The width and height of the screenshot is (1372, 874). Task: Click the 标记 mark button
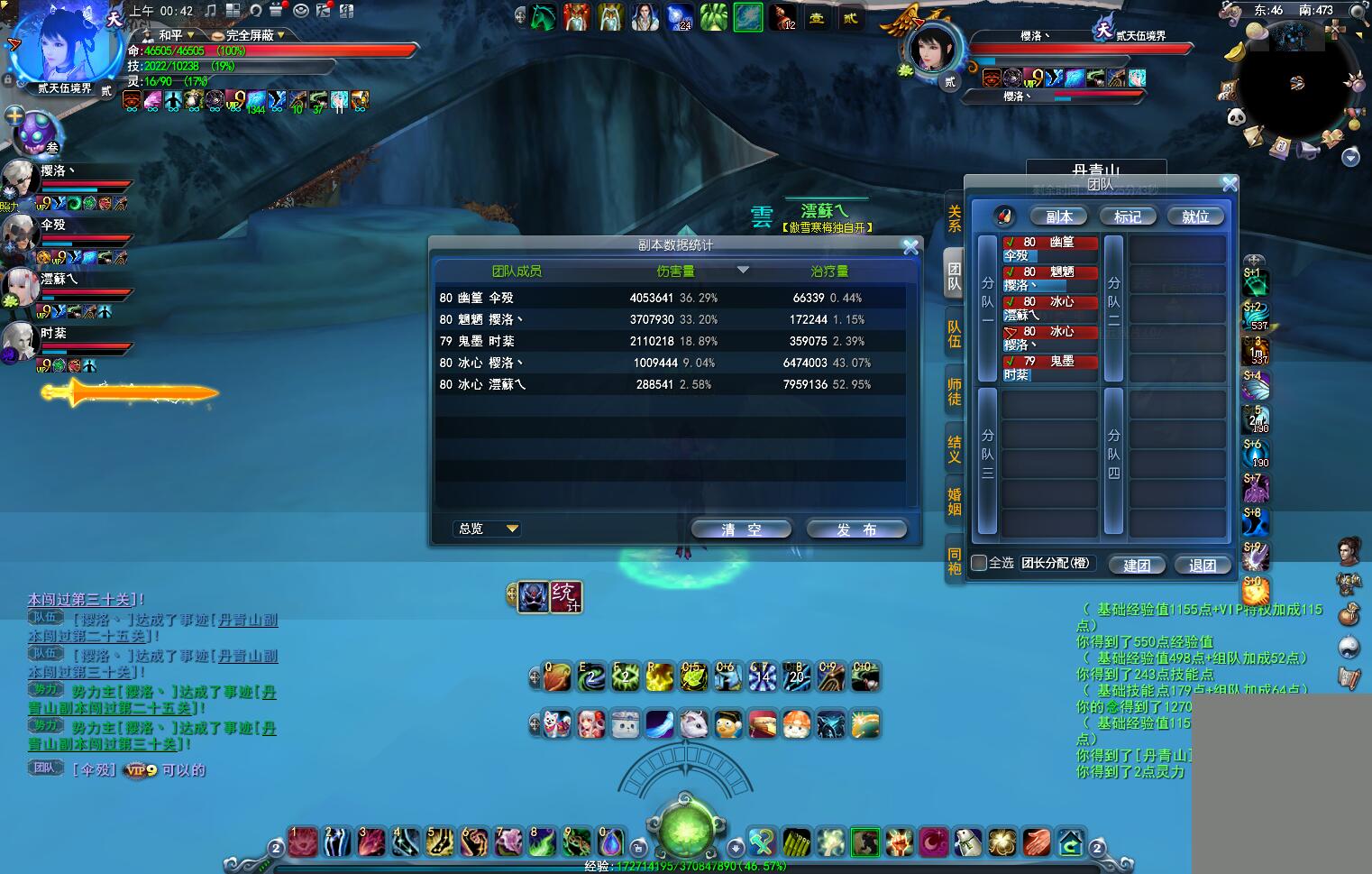coord(1127,216)
